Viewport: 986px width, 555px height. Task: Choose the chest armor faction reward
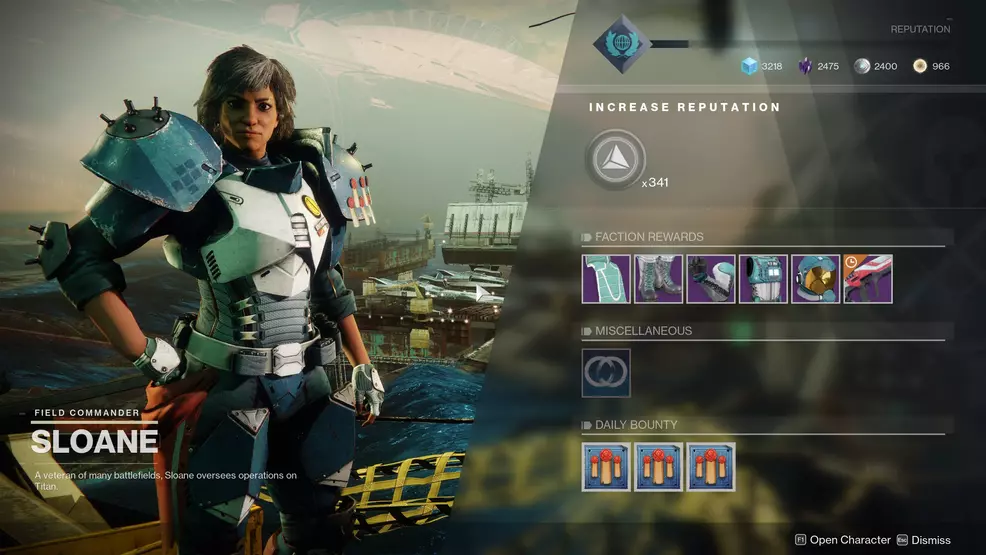tap(763, 279)
